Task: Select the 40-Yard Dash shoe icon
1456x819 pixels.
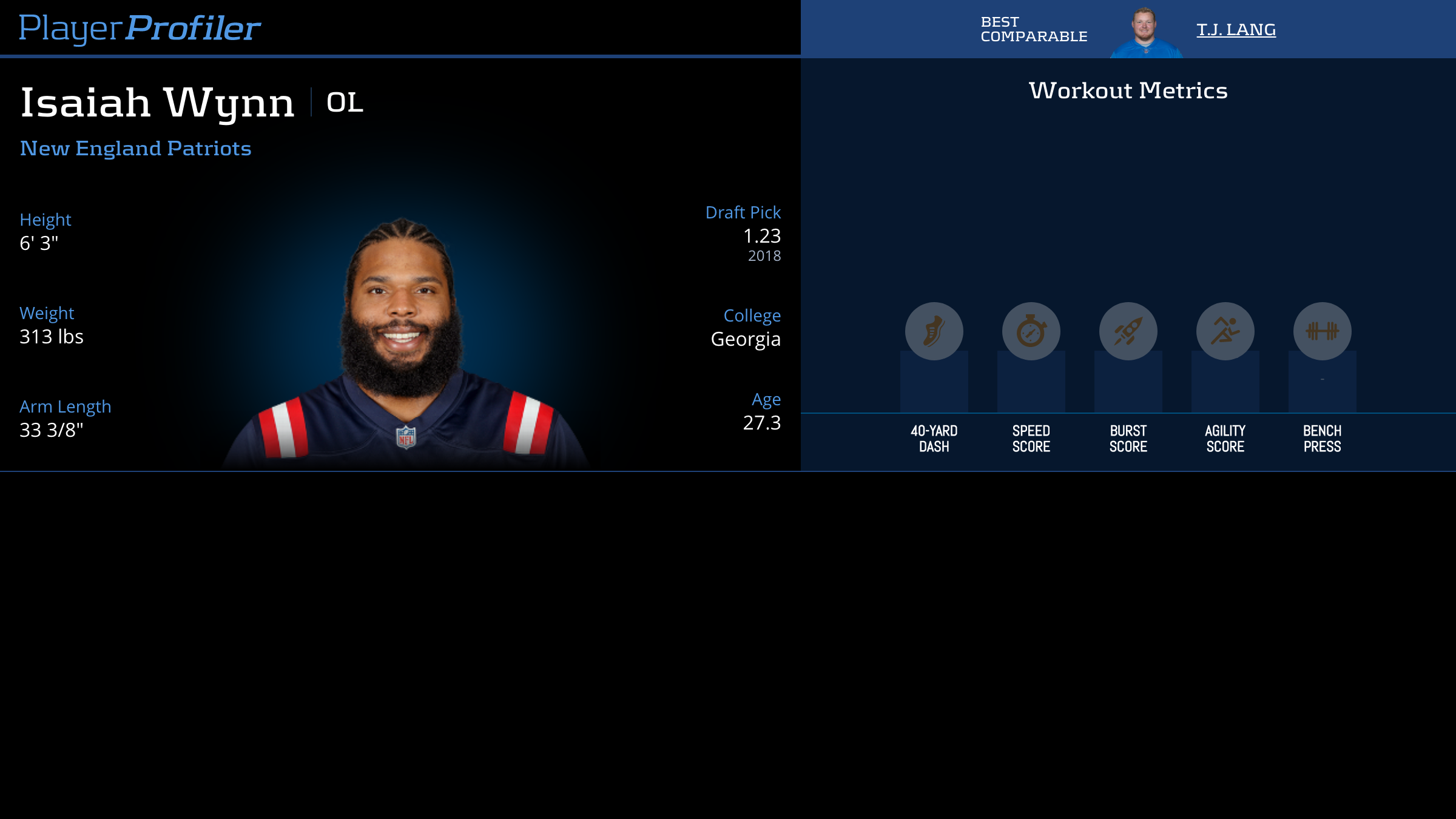Action: (x=934, y=331)
